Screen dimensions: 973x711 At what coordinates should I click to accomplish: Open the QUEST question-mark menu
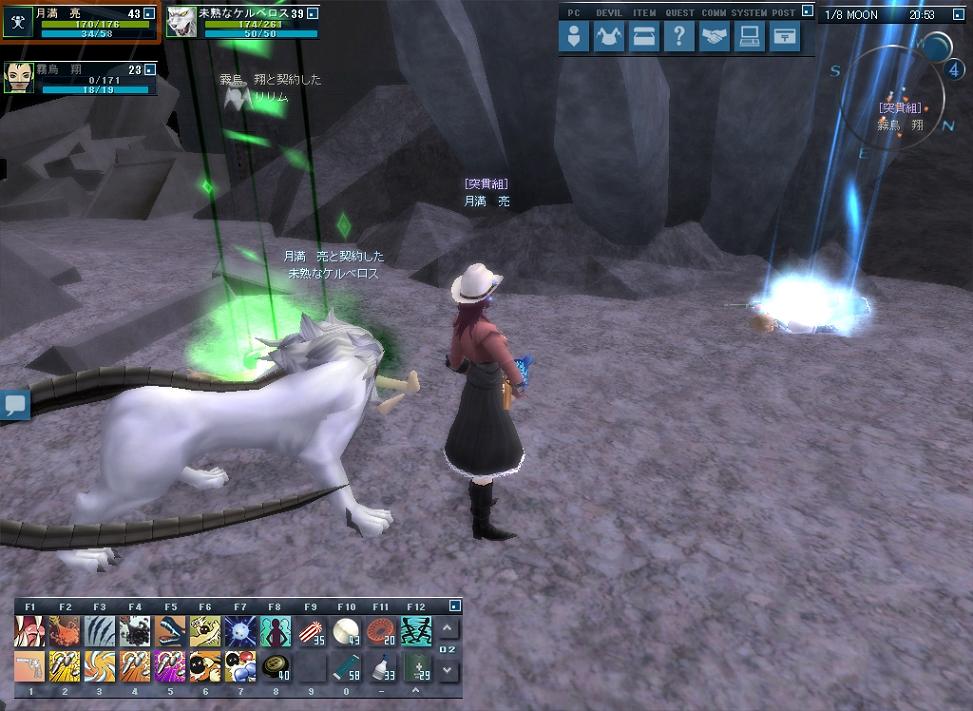(x=679, y=37)
